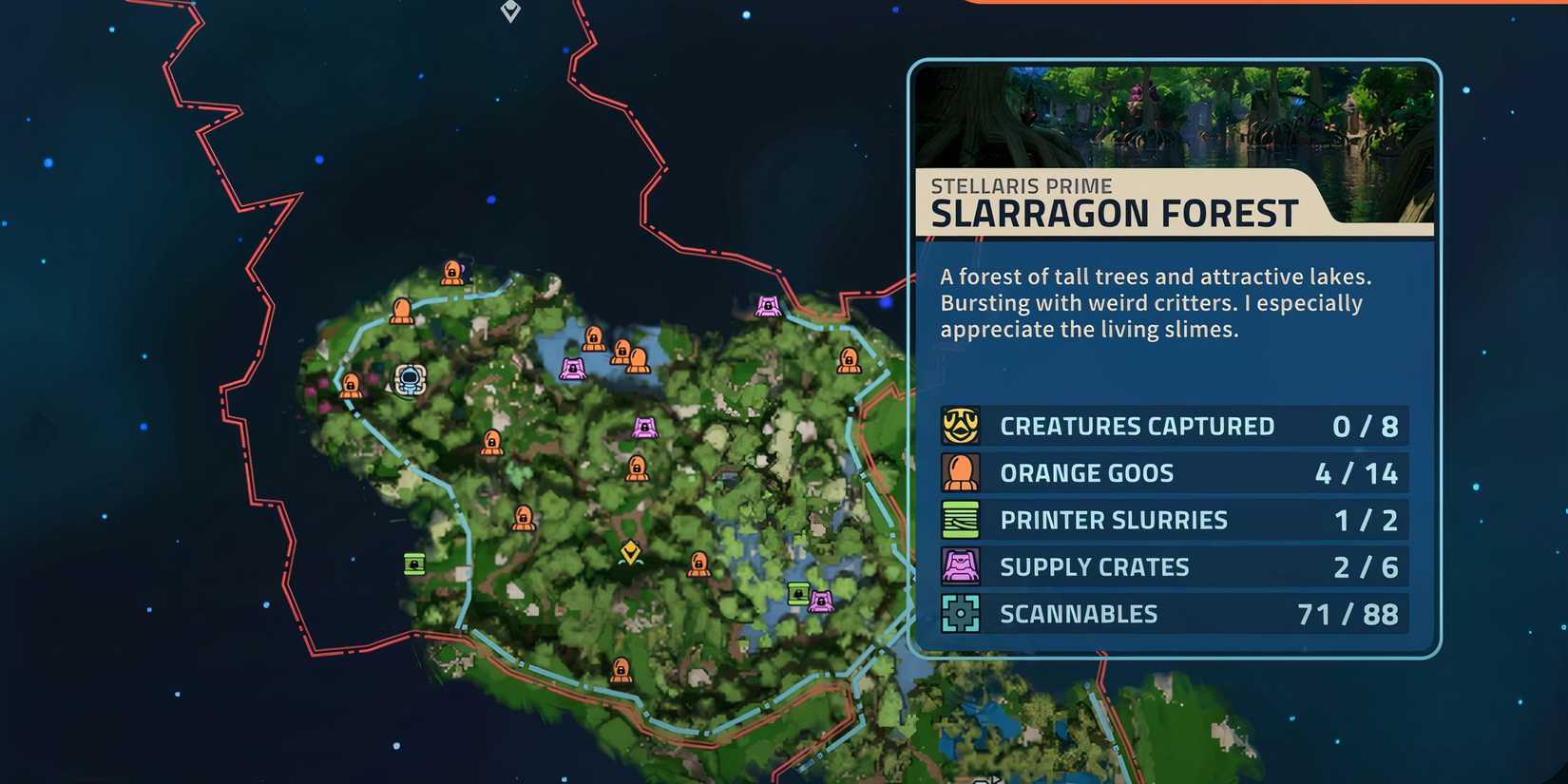Viewport: 1568px width, 784px height.
Task: Select the Printer Slurries row
Action: click(1174, 520)
